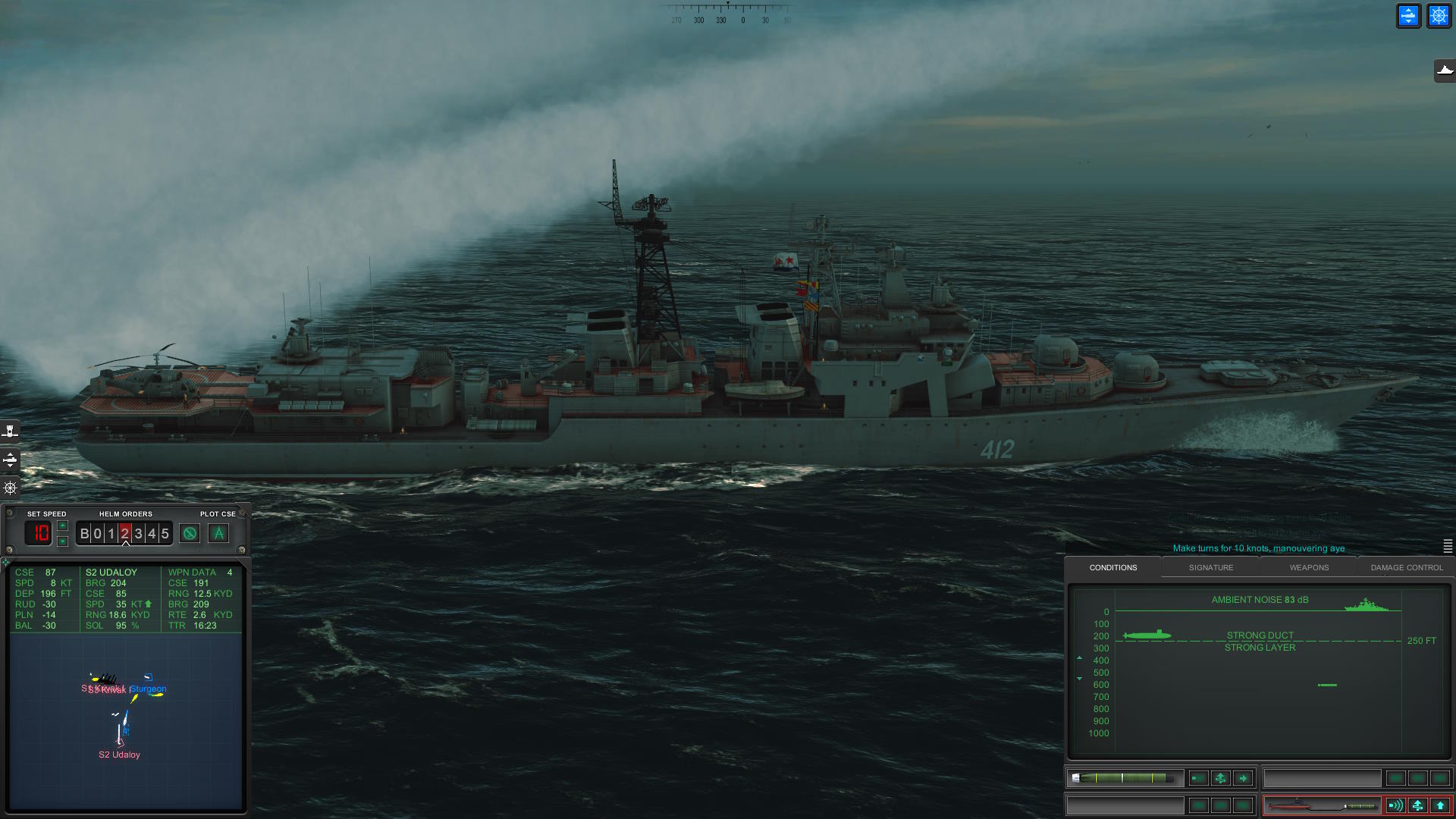Open the message log list icon
Image resolution: width=1456 pixels, height=819 pixels.
(1448, 546)
